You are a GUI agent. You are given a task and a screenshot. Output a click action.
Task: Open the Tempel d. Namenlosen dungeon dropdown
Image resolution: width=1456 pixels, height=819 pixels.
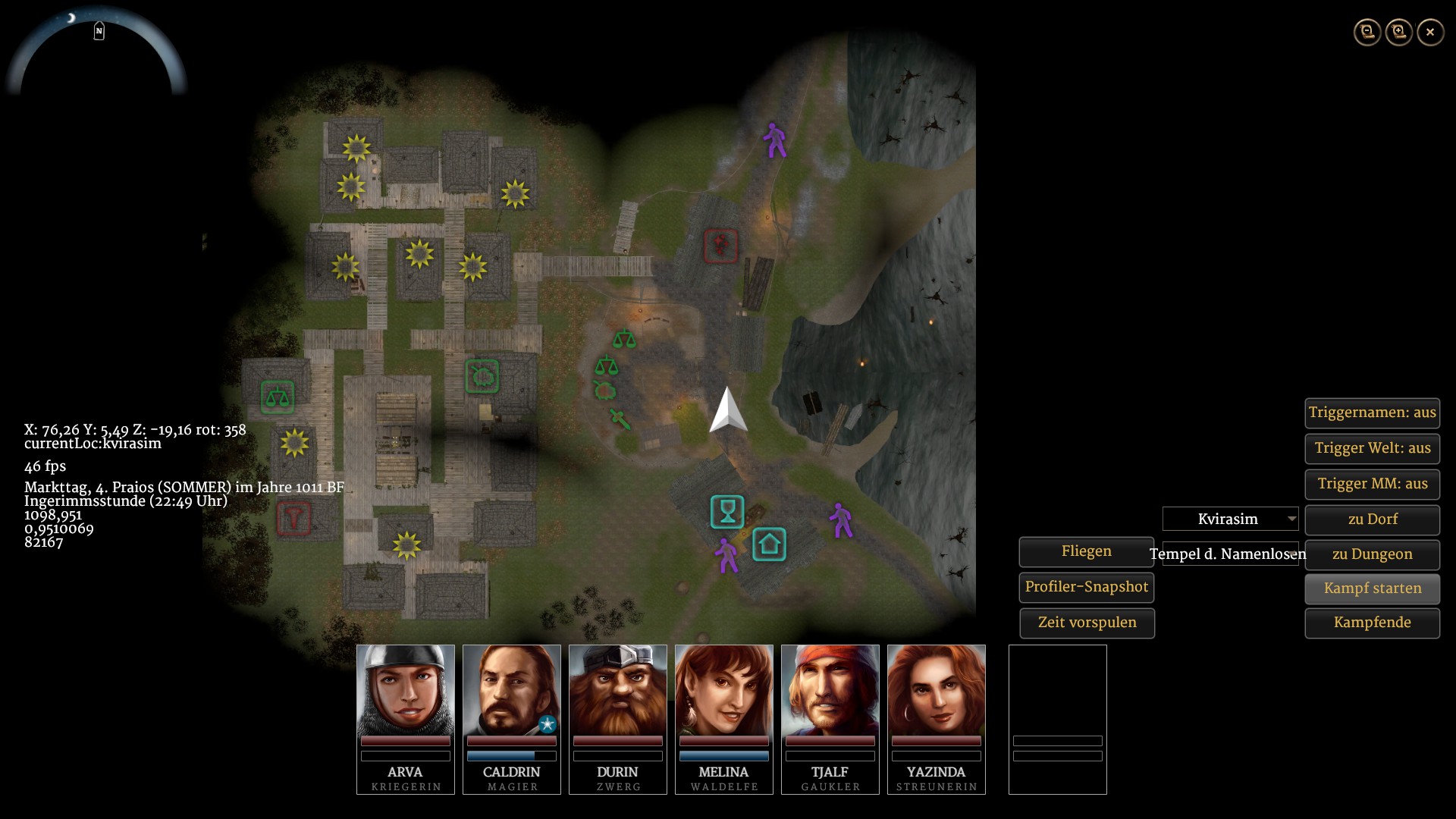click(1230, 554)
